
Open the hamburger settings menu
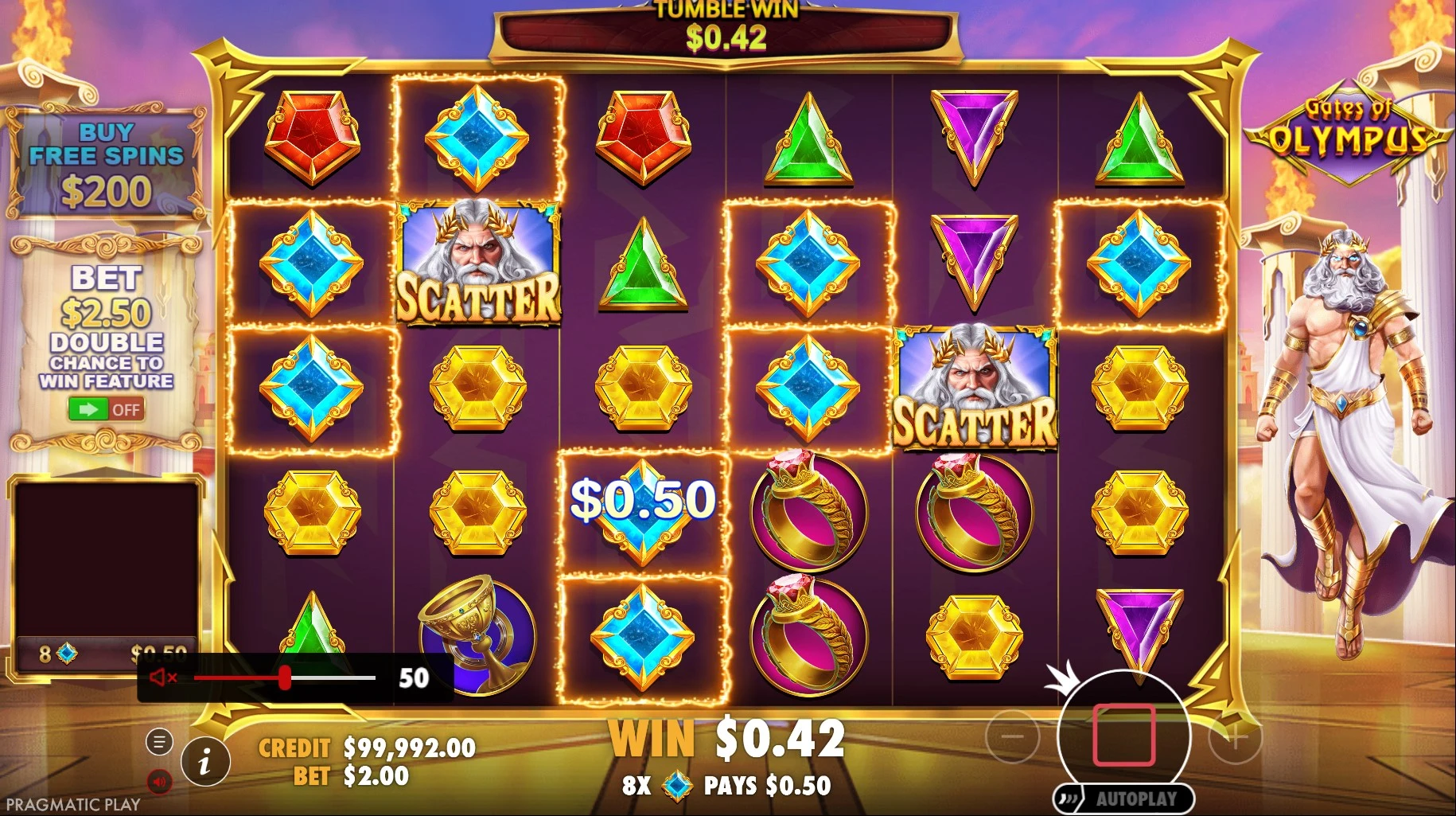(159, 743)
